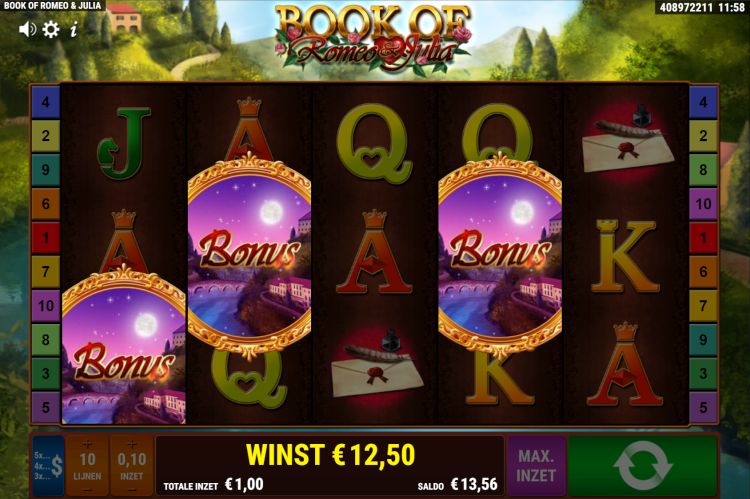Increase the Lijnen count with its plus
Image resolution: width=750 pixels, height=499 pixels.
87,444
